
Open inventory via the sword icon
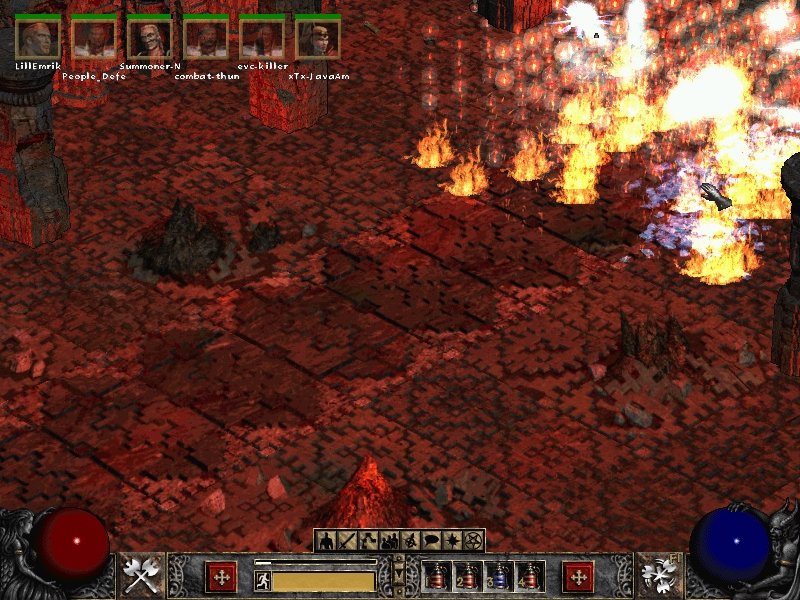click(x=347, y=541)
